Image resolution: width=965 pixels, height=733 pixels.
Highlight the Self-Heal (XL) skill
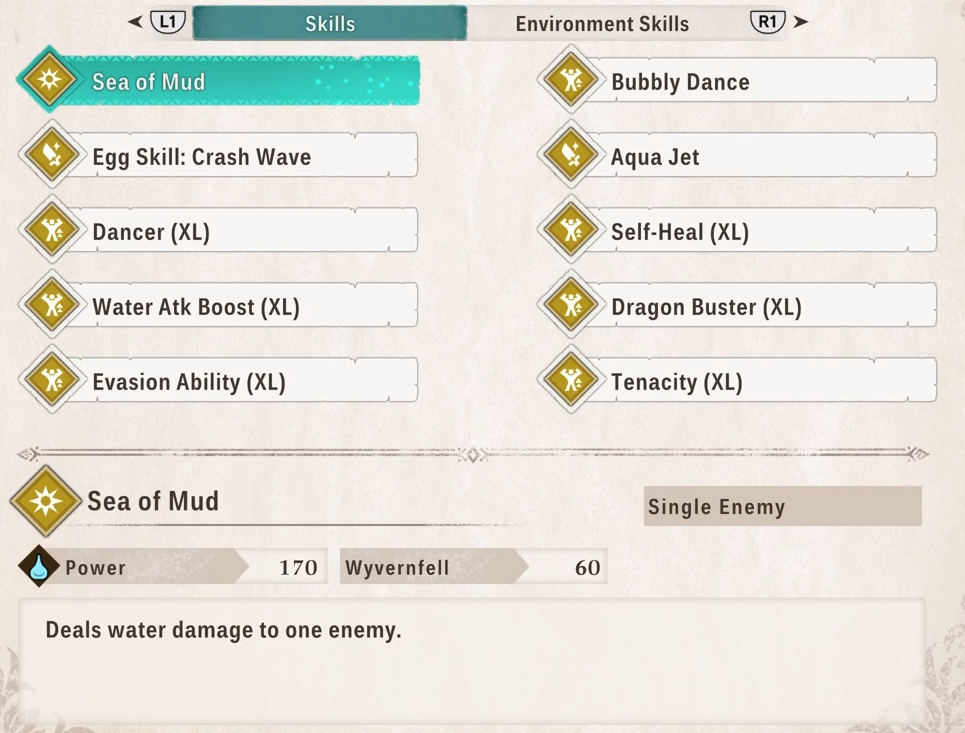(738, 231)
